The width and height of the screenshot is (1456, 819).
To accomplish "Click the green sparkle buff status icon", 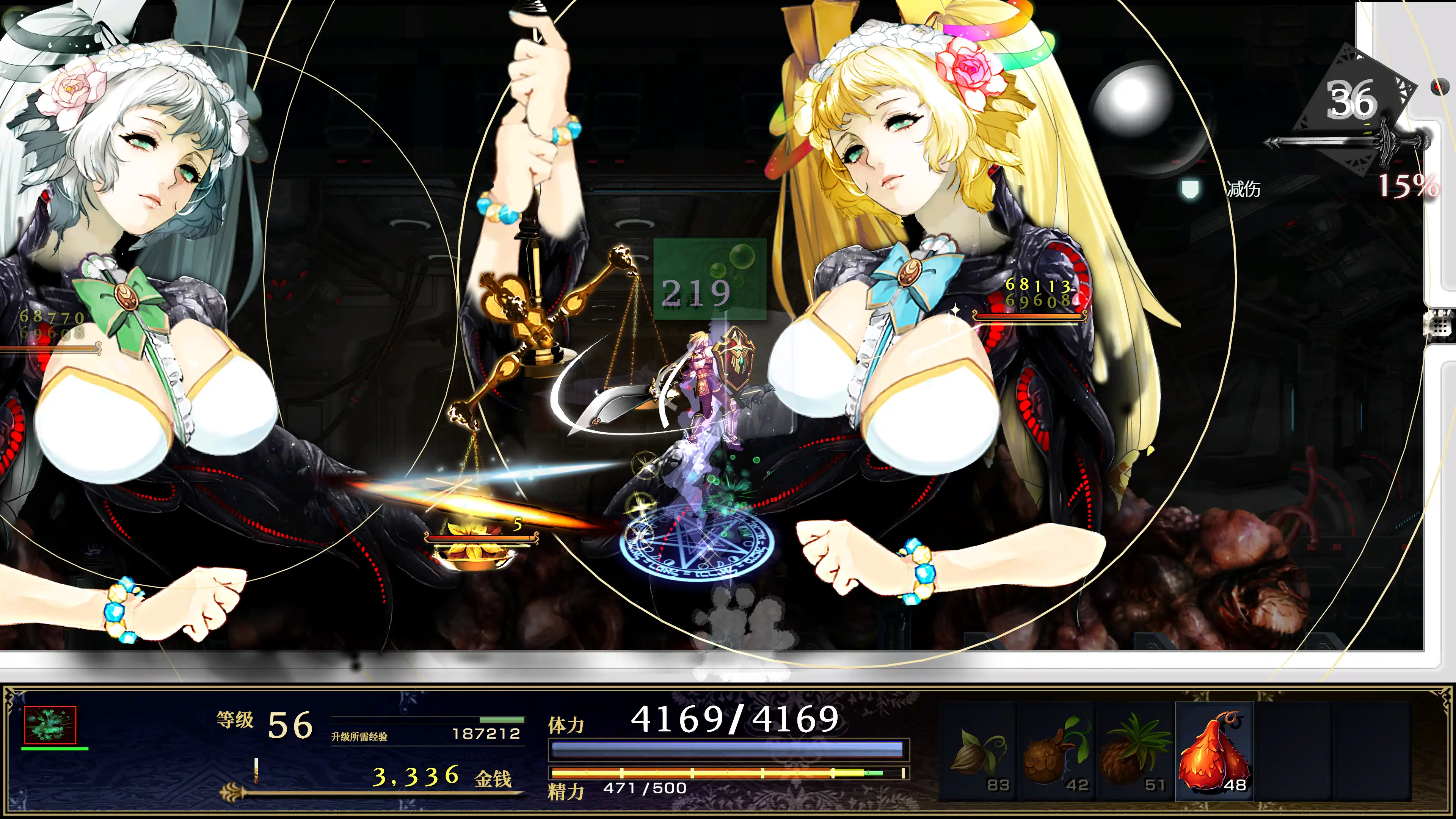I will [x=50, y=725].
